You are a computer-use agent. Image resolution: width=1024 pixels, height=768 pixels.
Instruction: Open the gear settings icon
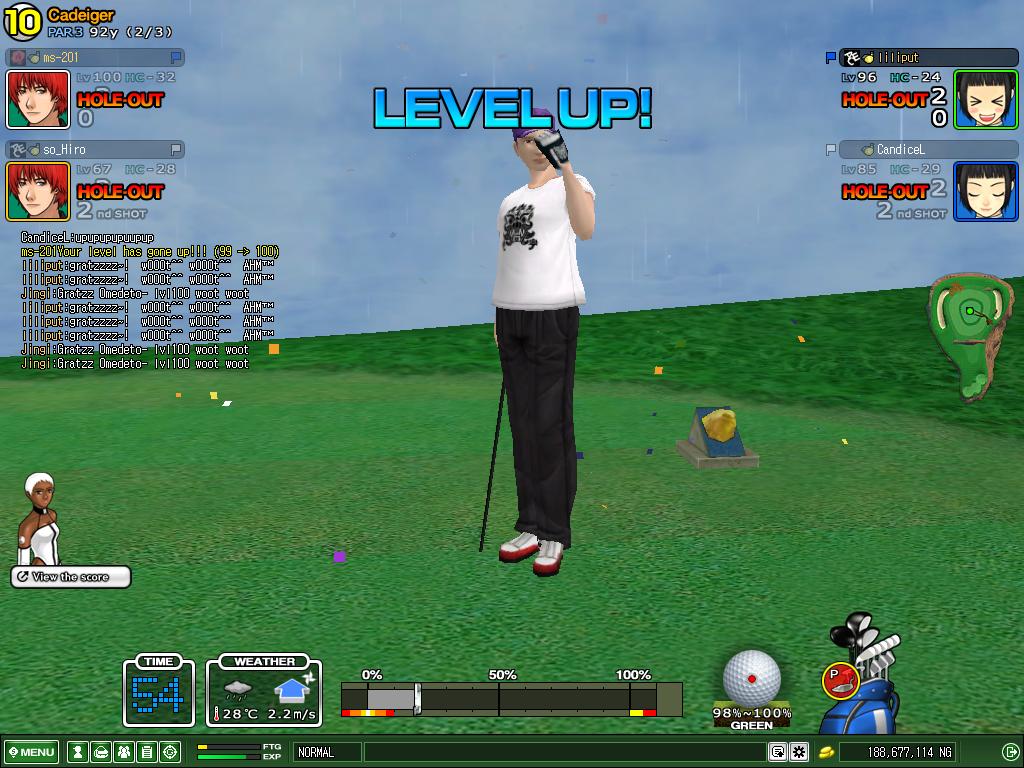tap(799, 752)
